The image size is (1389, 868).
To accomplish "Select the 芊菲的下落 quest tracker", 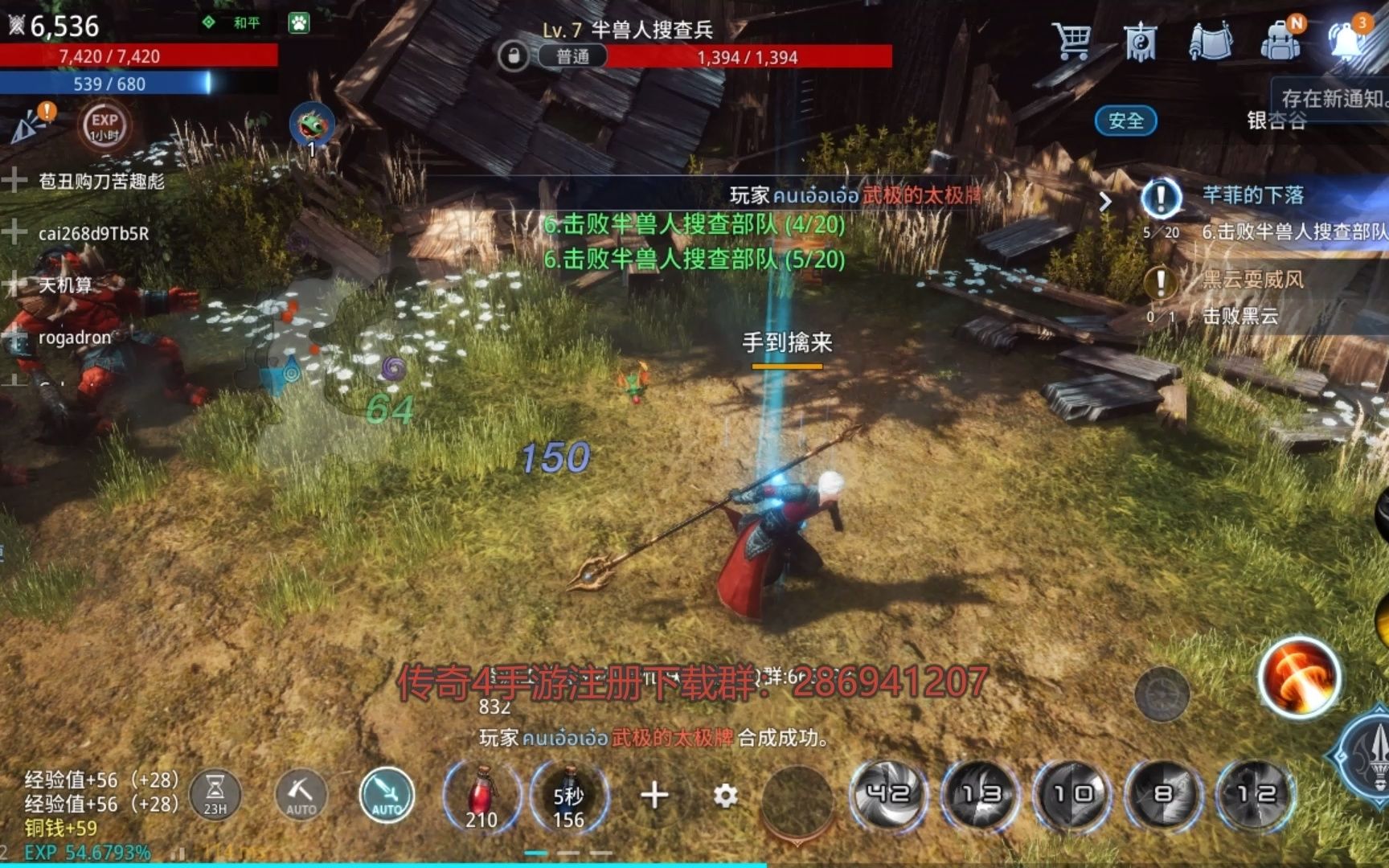I will tap(1252, 195).
